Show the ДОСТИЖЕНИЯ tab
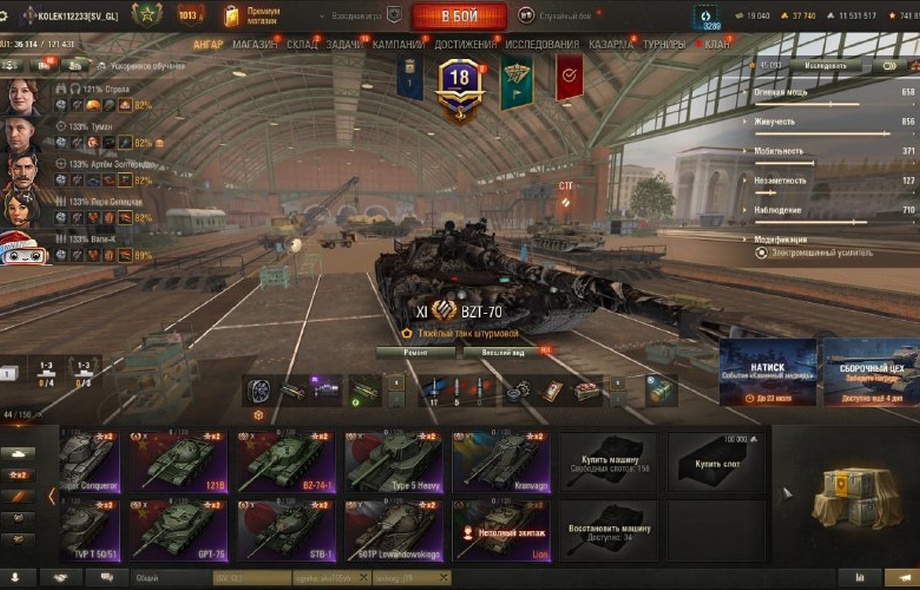The width and height of the screenshot is (920, 590). pos(465,45)
